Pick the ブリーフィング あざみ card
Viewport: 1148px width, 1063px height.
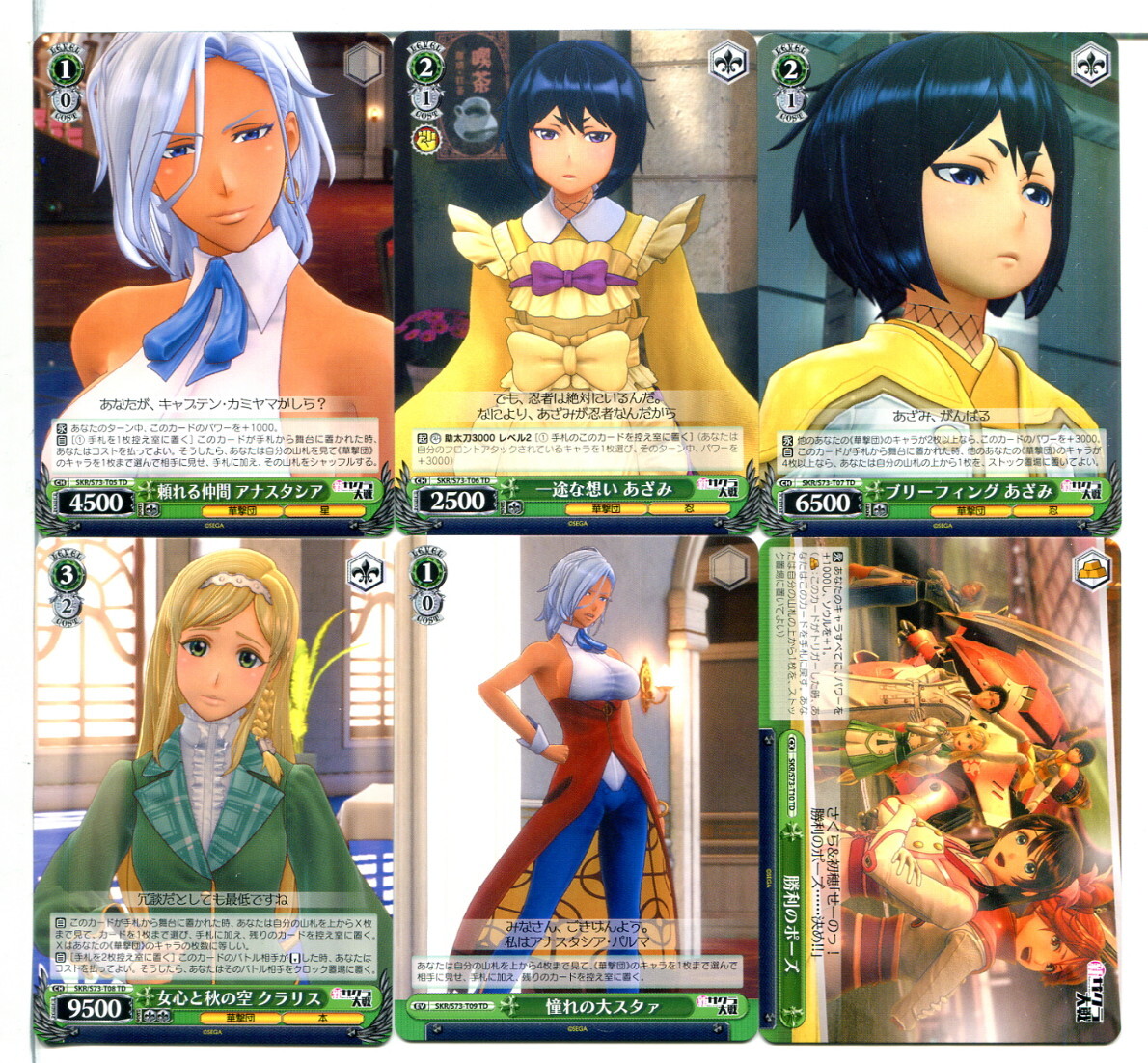coord(940,283)
